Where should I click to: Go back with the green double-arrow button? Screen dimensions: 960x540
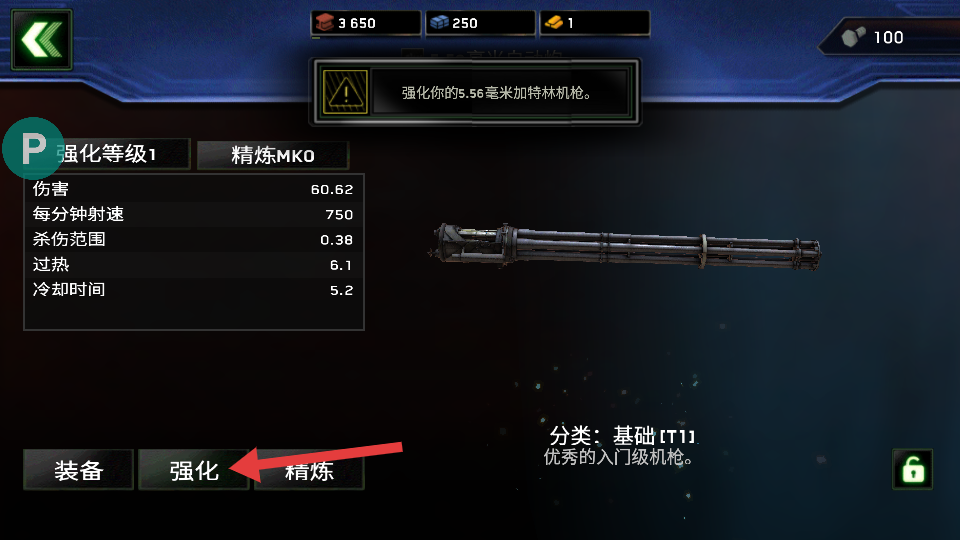click(41, 40)
